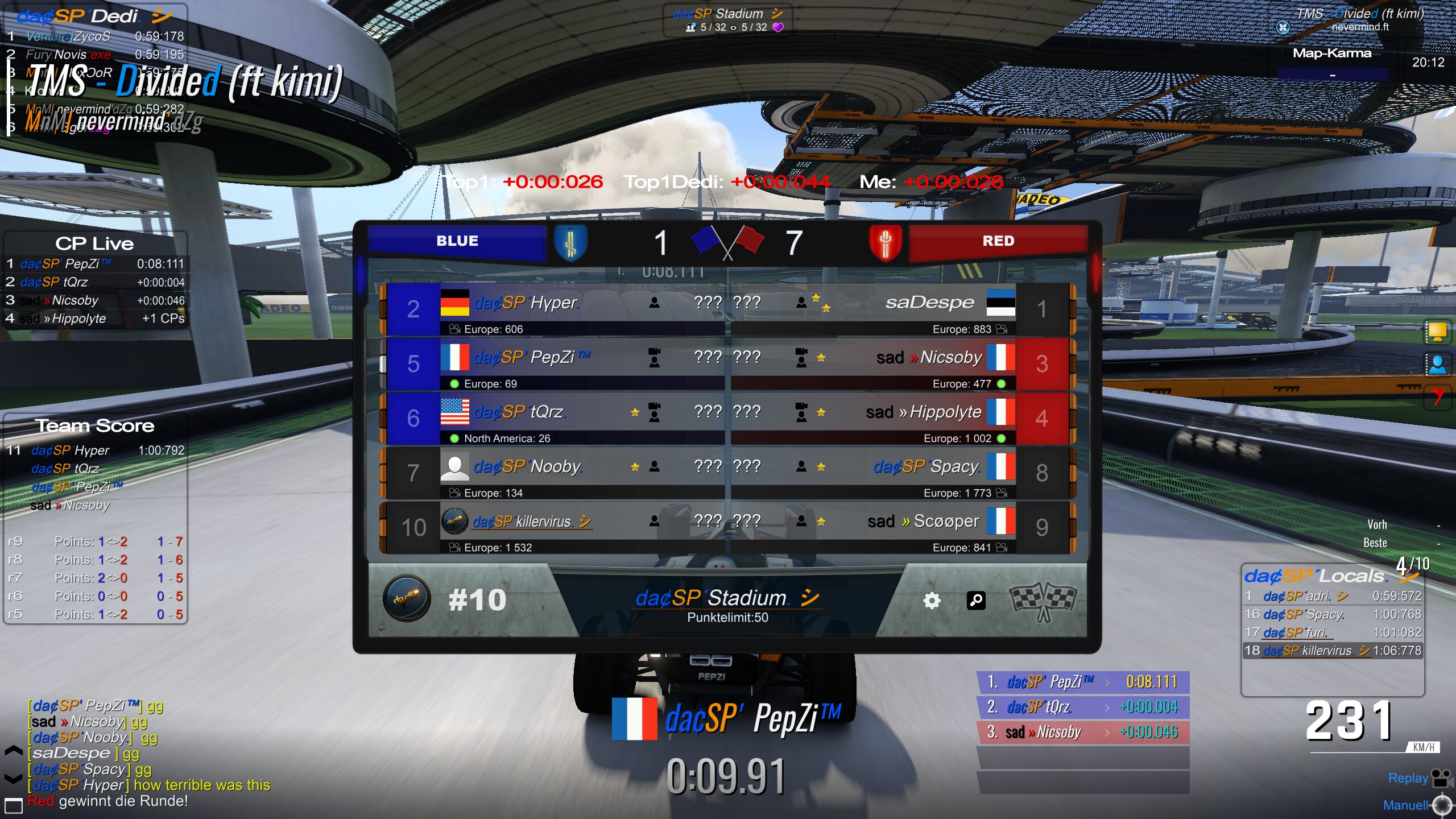Click the yellow monitor icon
Screen dimensions: 1456x819
click(x=1437, y=332)
